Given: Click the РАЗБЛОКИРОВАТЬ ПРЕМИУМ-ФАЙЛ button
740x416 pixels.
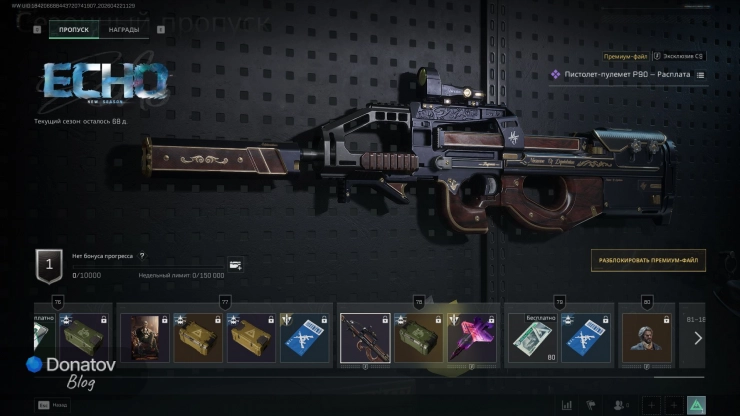Looking at the screenshot, I should point(648,259).
